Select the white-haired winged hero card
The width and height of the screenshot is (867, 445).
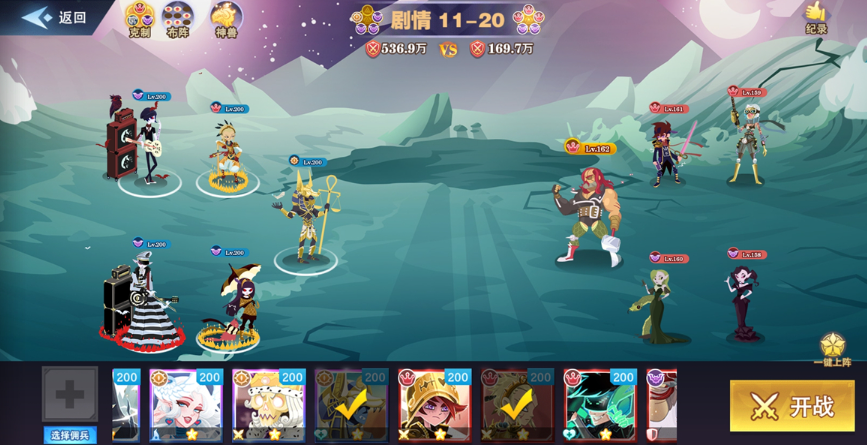pyautogui.click(x=186, y=405)
